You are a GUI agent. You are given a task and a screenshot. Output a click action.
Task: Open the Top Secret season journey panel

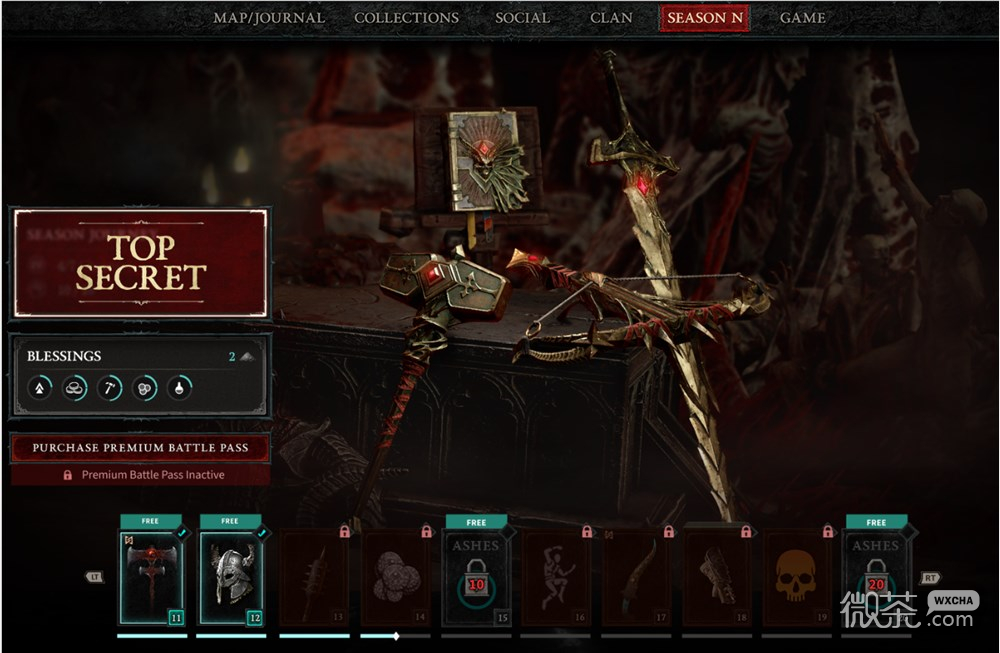tap(140, 263)
